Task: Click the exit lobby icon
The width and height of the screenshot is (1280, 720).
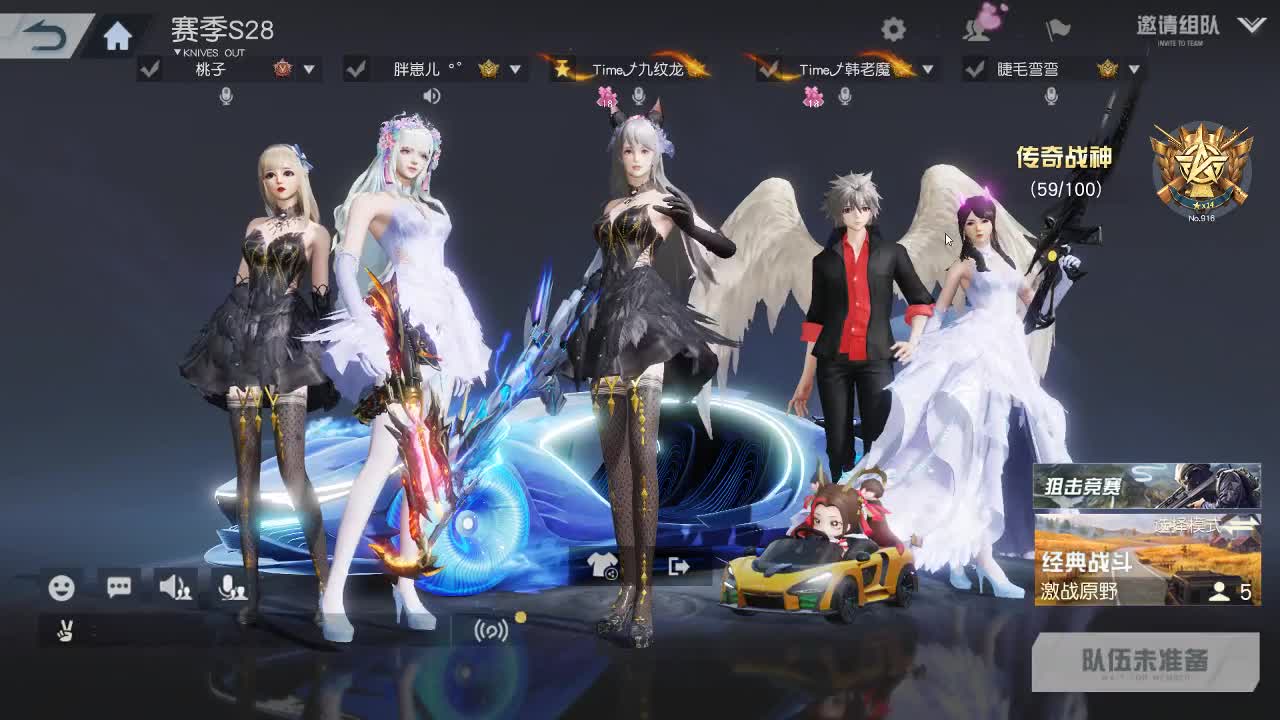Action: (x=678, y=568)
